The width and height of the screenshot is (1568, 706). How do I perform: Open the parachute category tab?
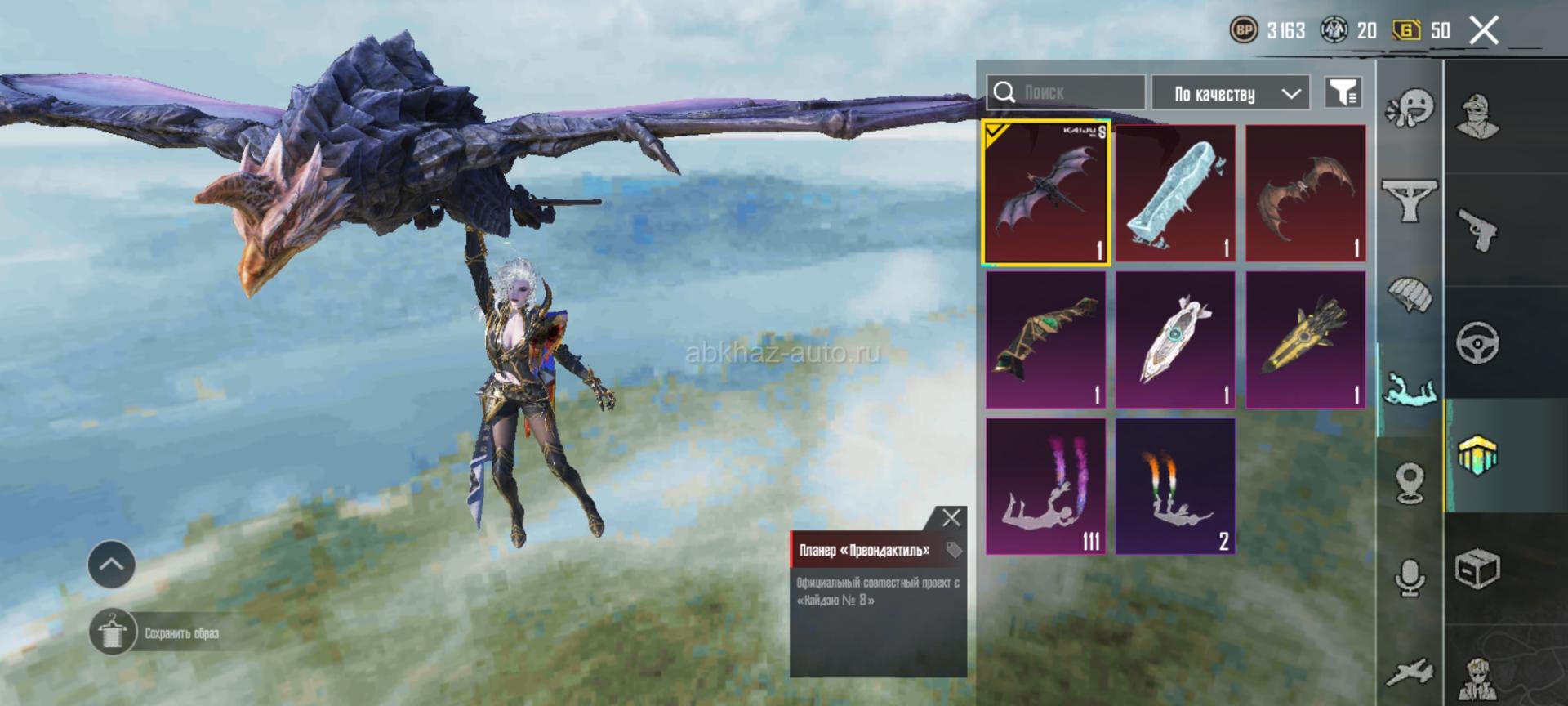point(1410,294)
